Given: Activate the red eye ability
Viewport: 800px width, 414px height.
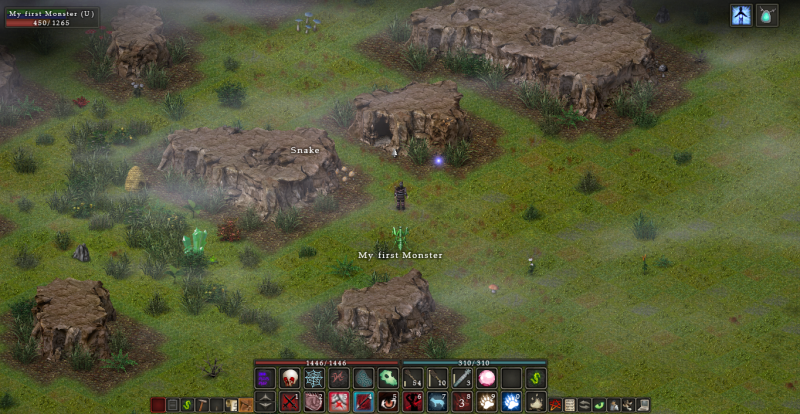Looking at the screenshot, I should 388,402.
